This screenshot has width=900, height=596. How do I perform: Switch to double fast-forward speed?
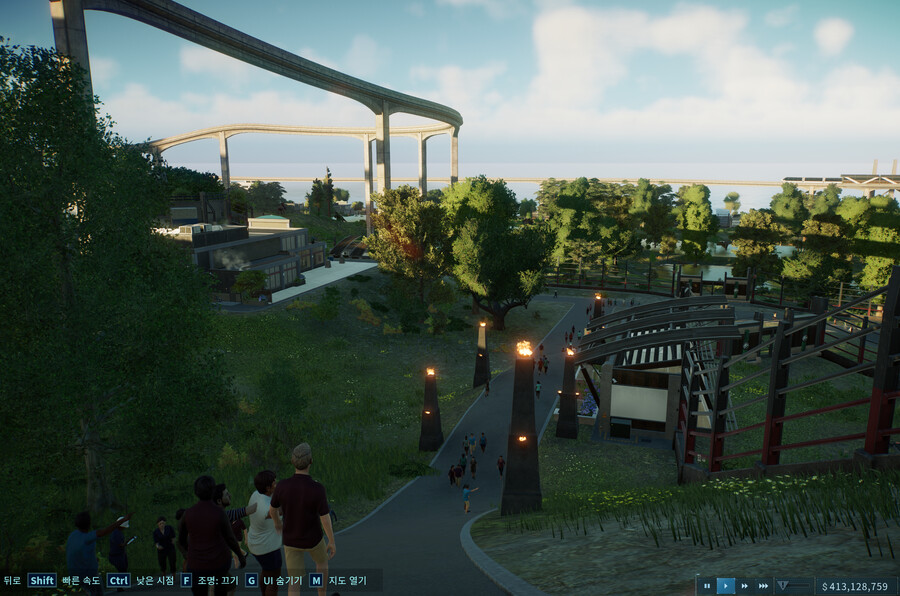tap(745, 586)
